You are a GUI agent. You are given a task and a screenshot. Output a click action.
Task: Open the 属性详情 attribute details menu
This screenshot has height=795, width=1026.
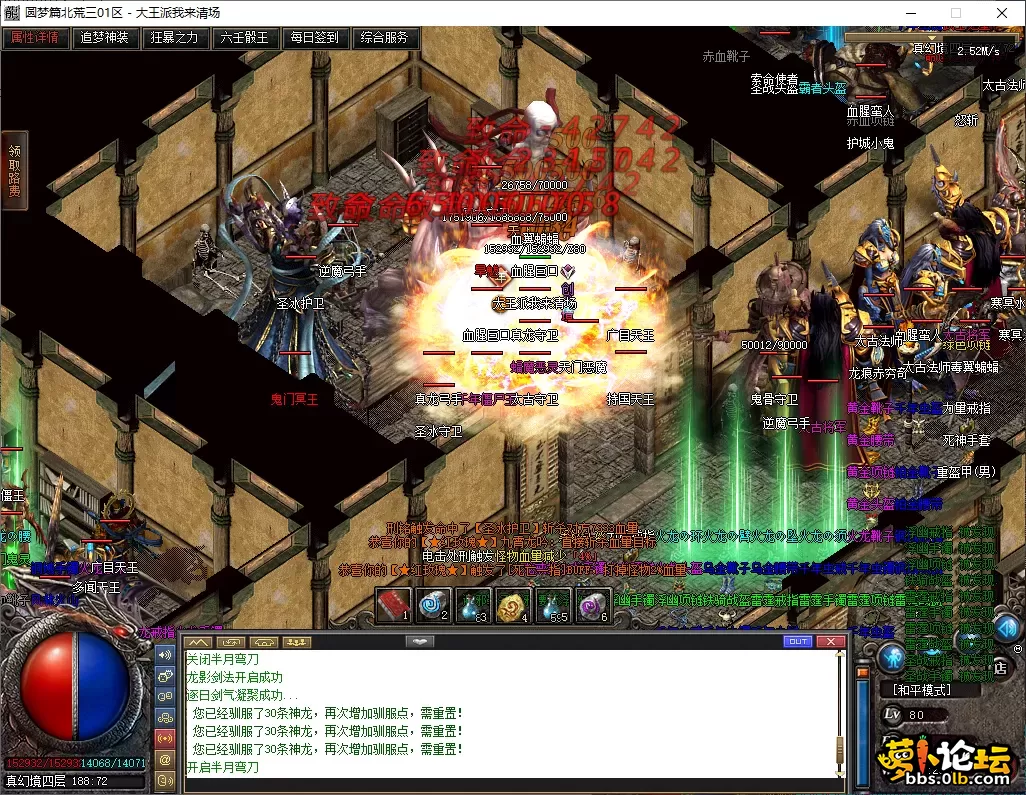pos(35,38)
